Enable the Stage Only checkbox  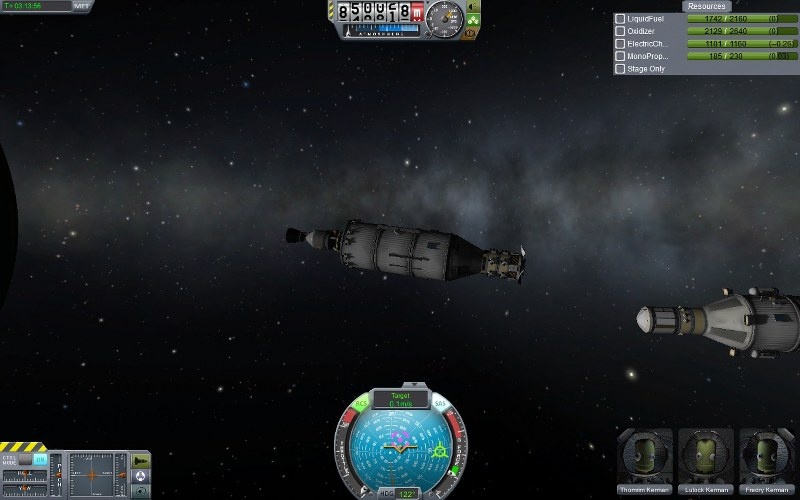pyautogui.click(x=620, y=69)
